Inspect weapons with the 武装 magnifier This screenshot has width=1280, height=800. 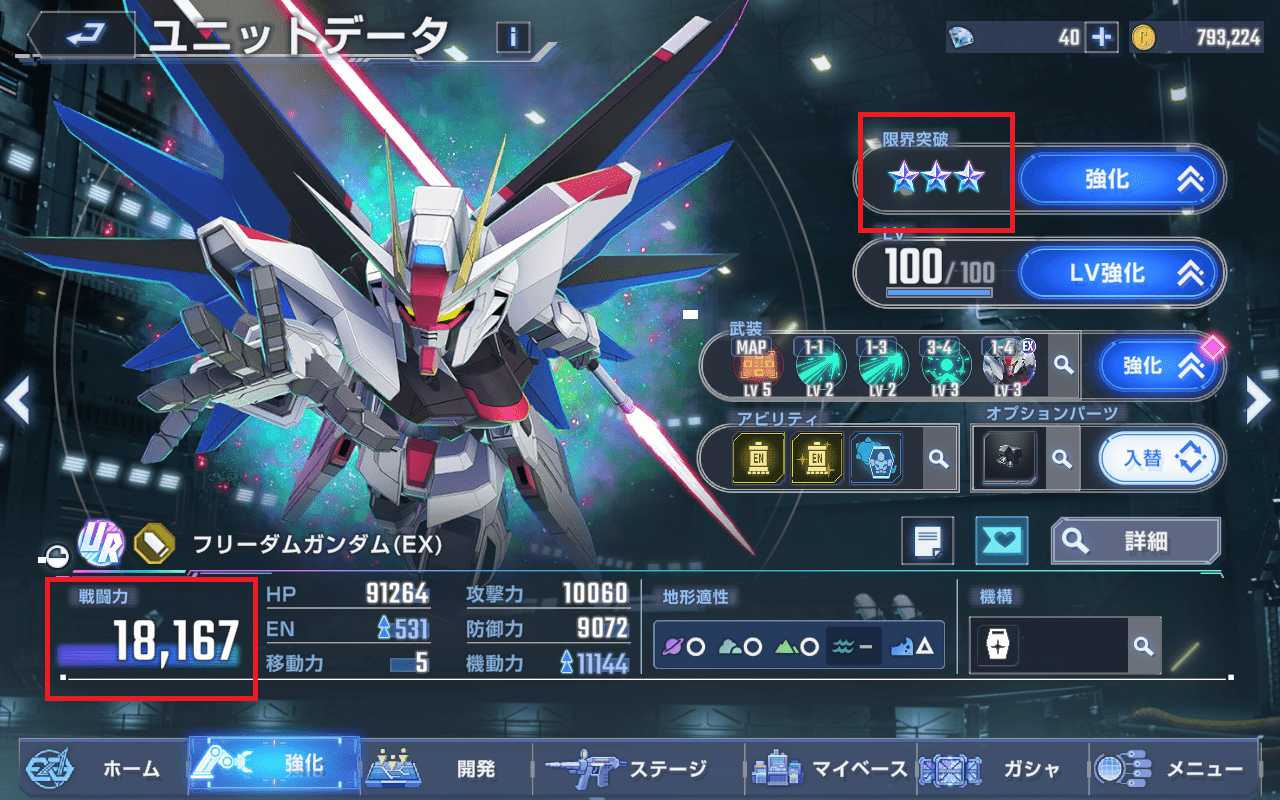tap(1064, 366)
